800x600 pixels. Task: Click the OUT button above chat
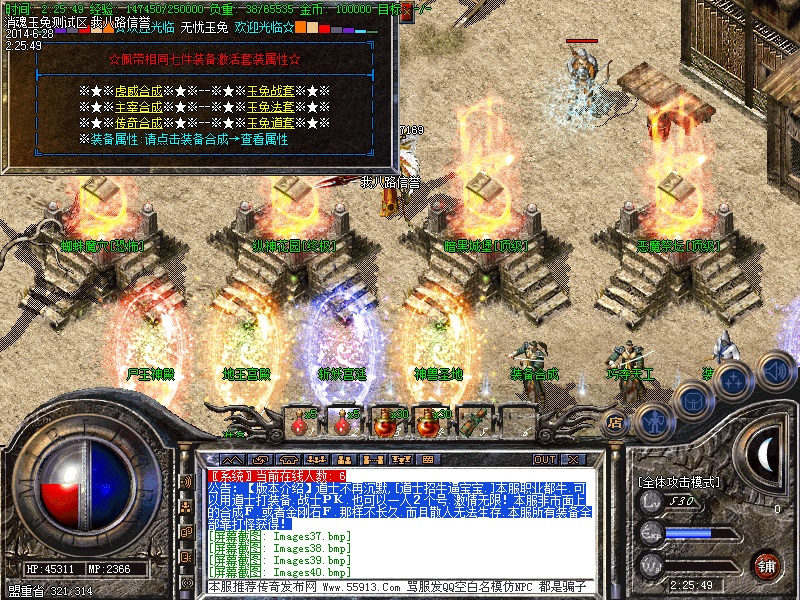[x=545, y=460]
